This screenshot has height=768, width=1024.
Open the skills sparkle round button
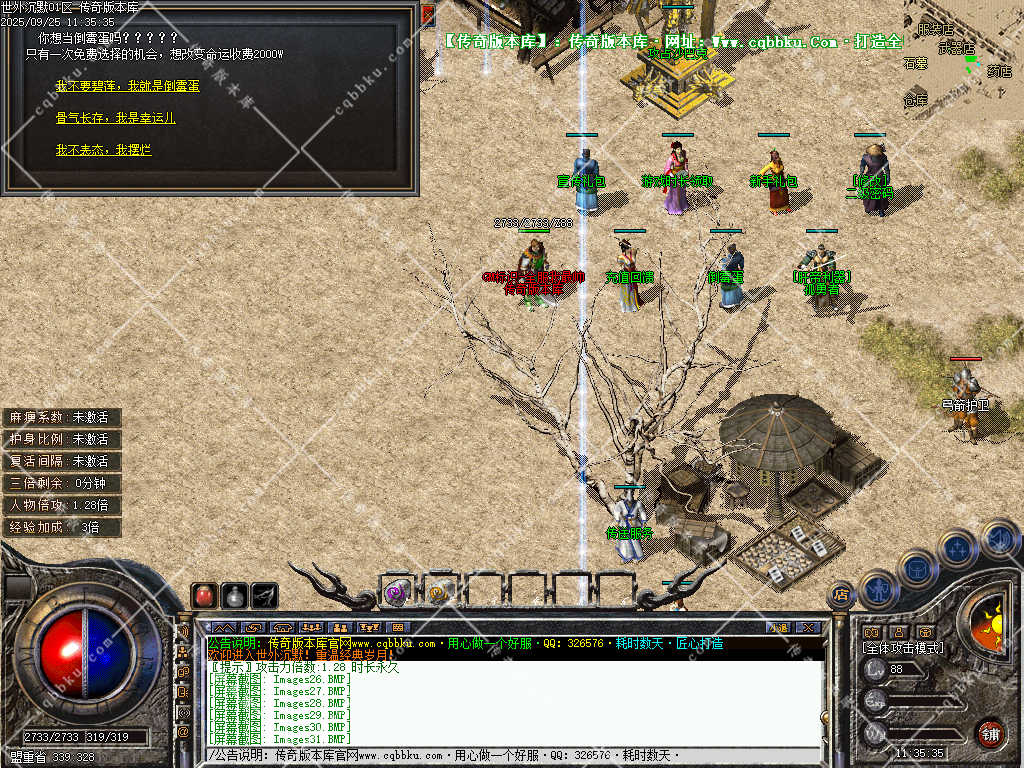point(957,548)
